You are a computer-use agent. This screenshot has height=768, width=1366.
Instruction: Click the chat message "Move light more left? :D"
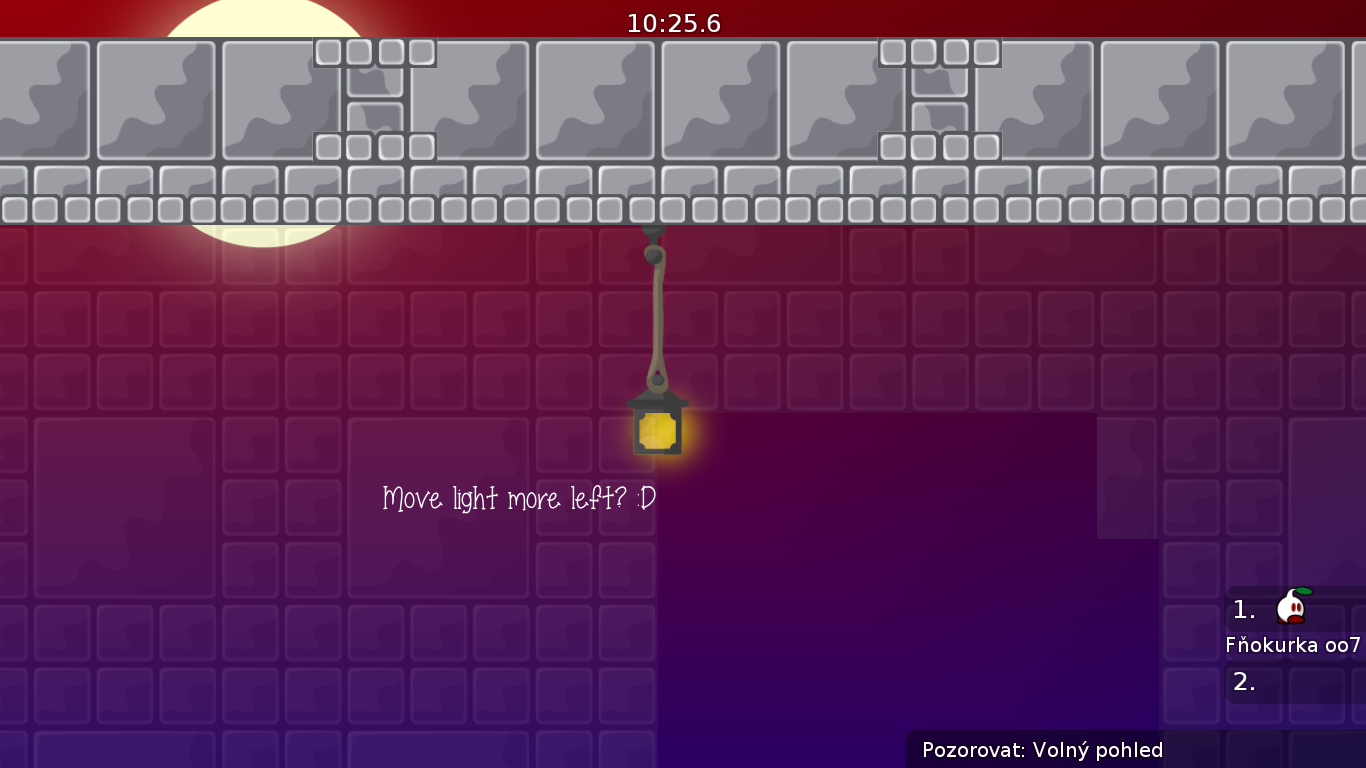(518, 497)
